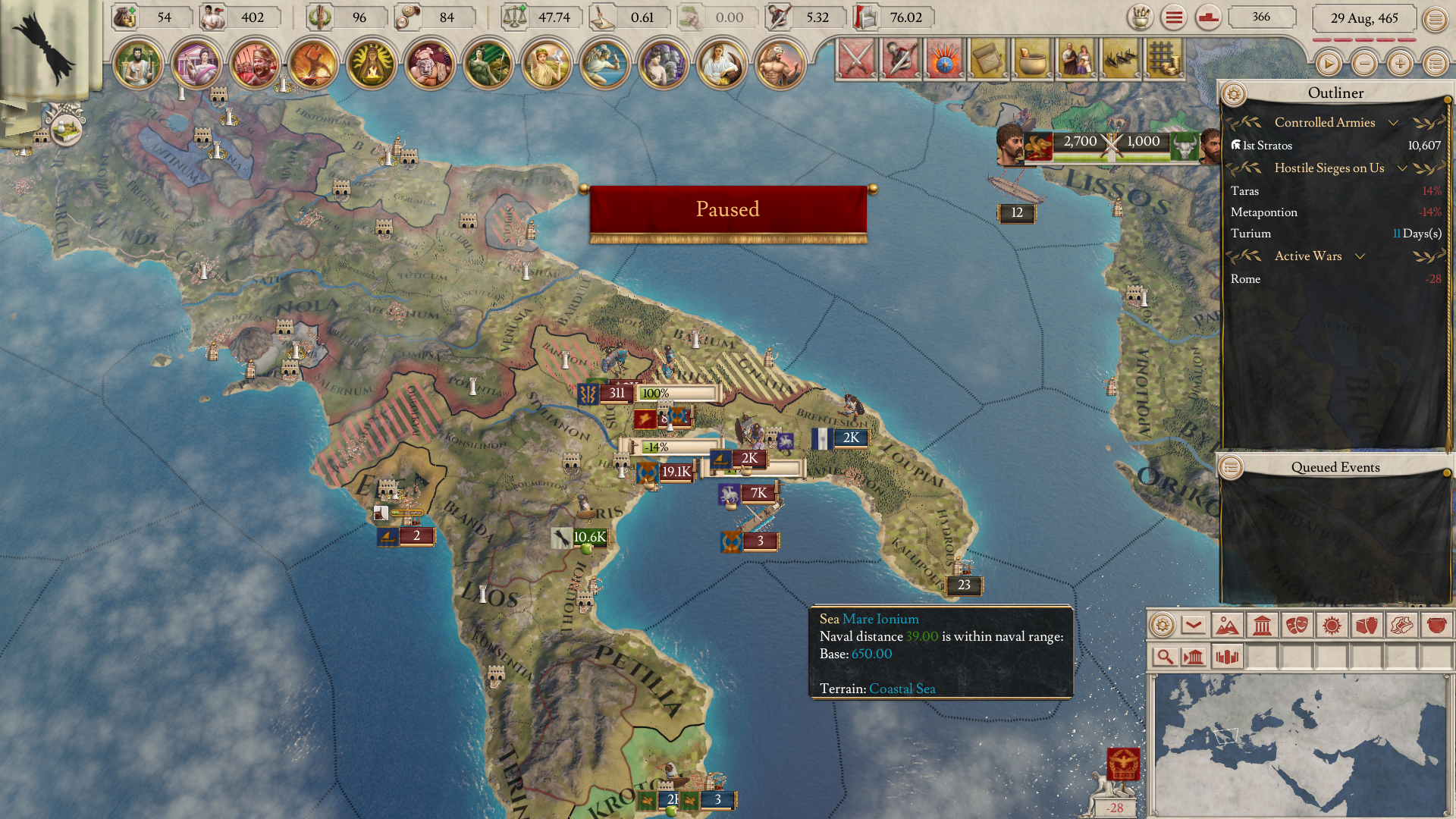Open the religion panel with sacred flame portrait
The width and height of the screenshot is (1456, 819).
(x=372, y=64)
